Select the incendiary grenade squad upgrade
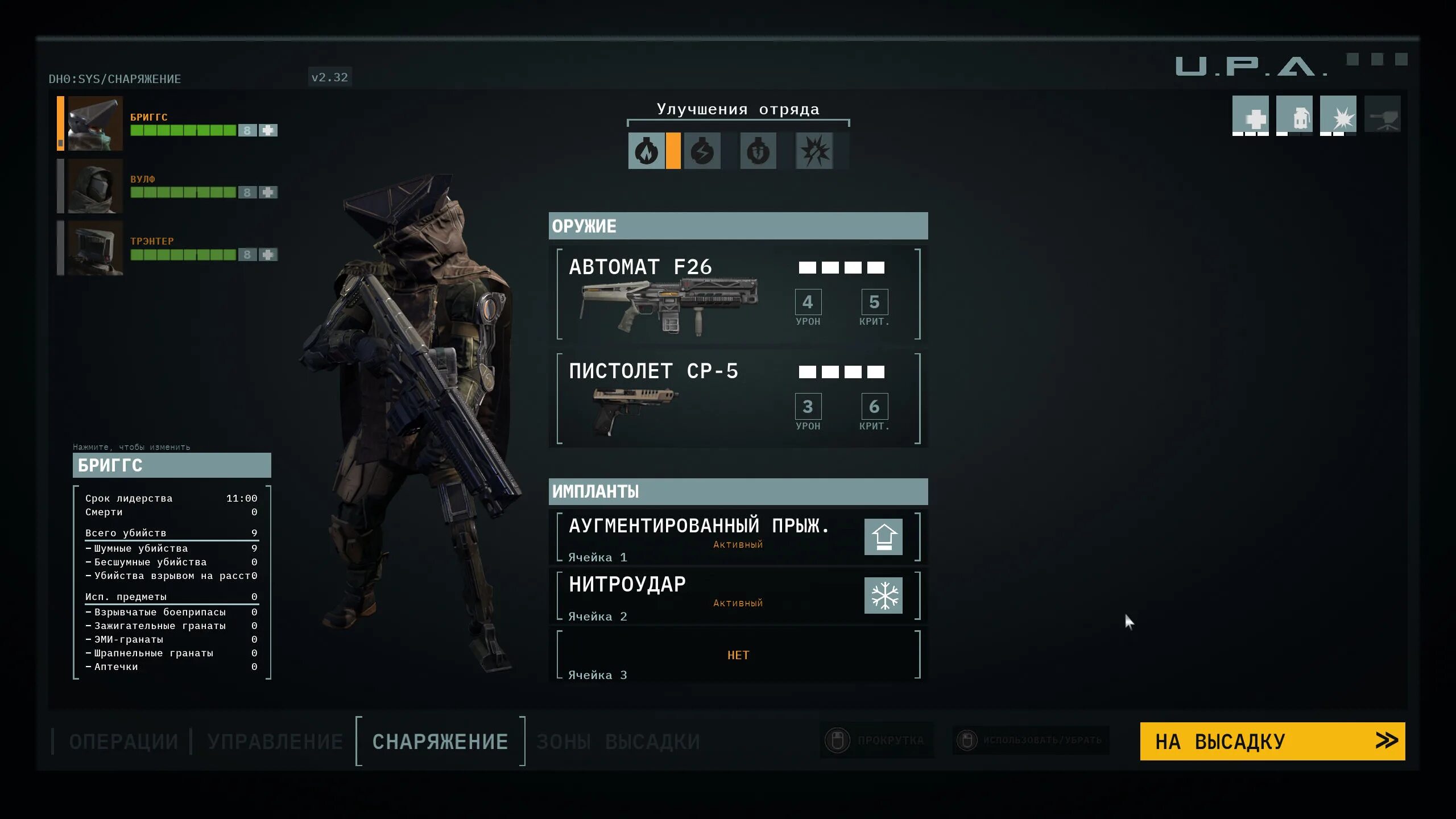This screenshot has height=819, width=1456. (646, 151)
